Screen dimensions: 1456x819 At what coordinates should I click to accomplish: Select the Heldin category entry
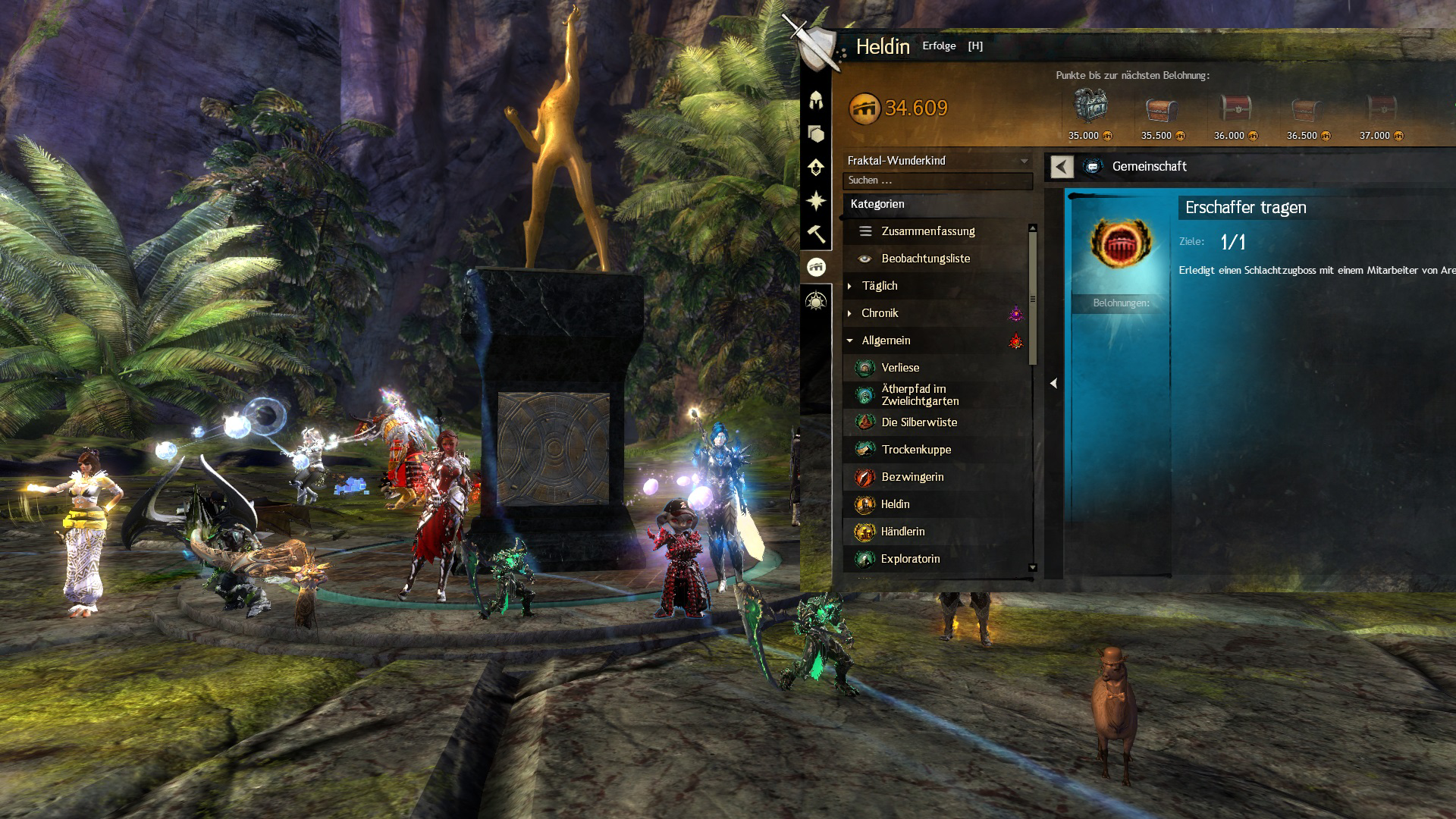click(895, 504)
